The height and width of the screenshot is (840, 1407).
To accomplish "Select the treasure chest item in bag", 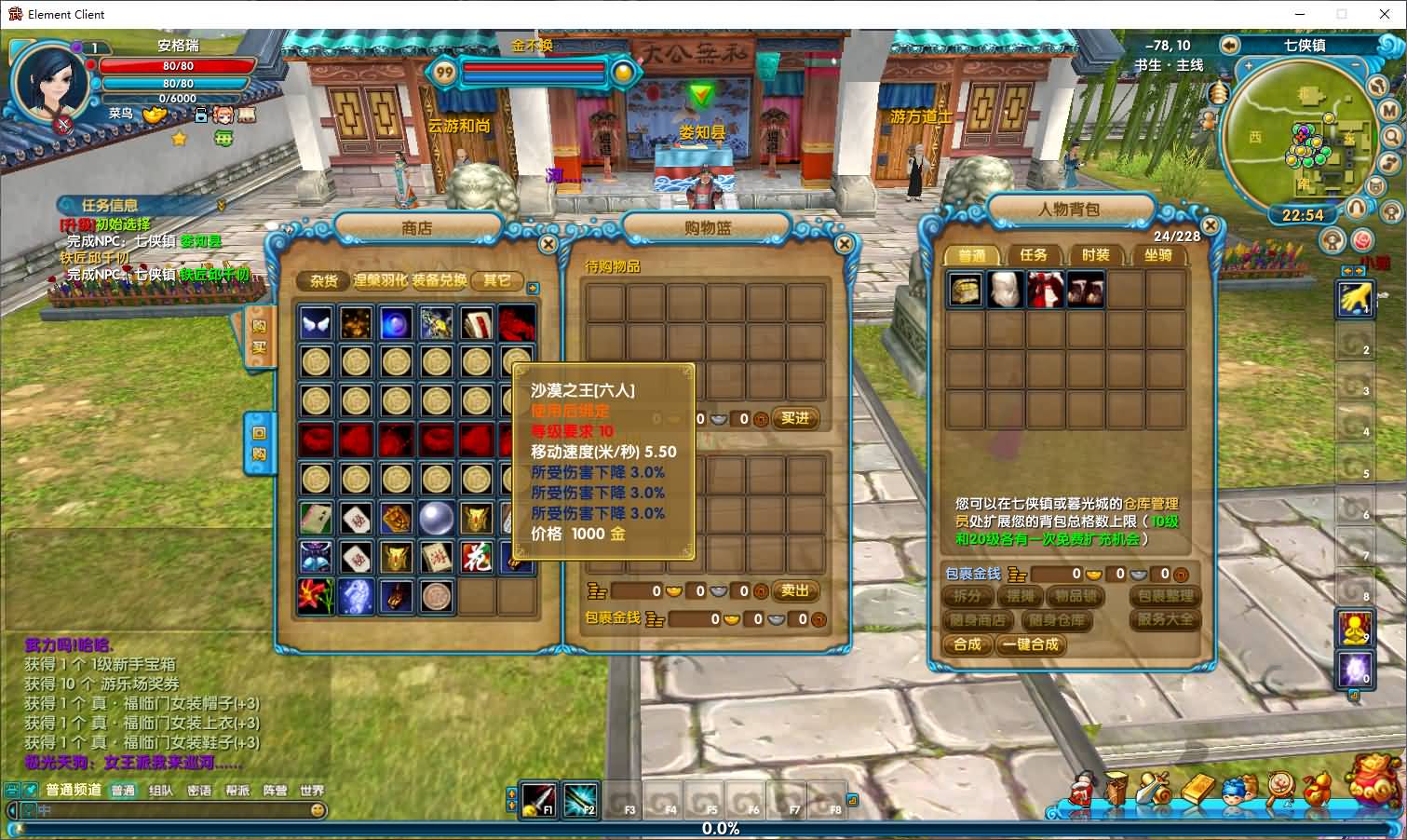I will tap(965, 290).
